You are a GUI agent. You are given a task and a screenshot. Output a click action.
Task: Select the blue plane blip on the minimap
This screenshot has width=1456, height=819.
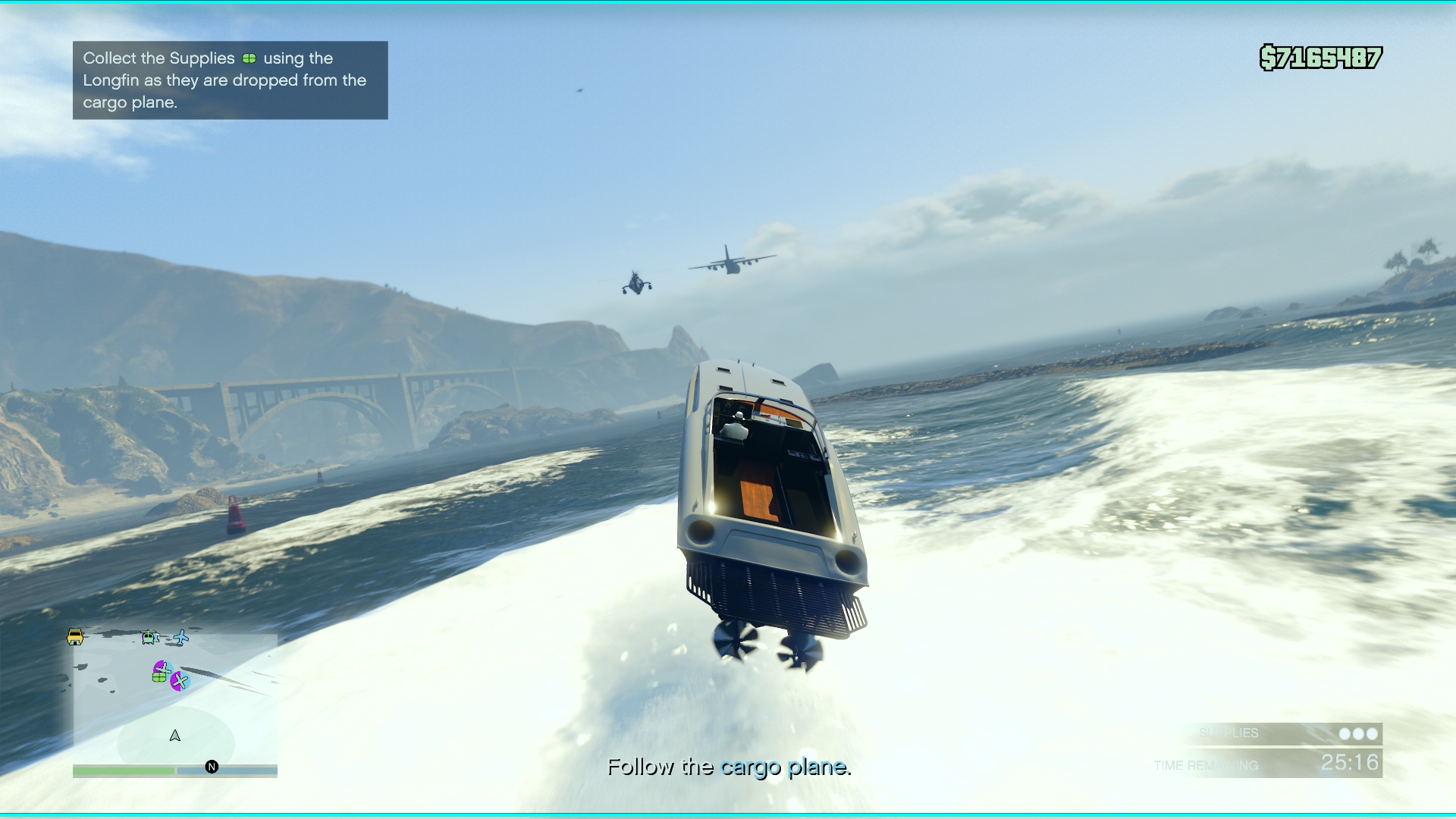click(x=181, y=638)
